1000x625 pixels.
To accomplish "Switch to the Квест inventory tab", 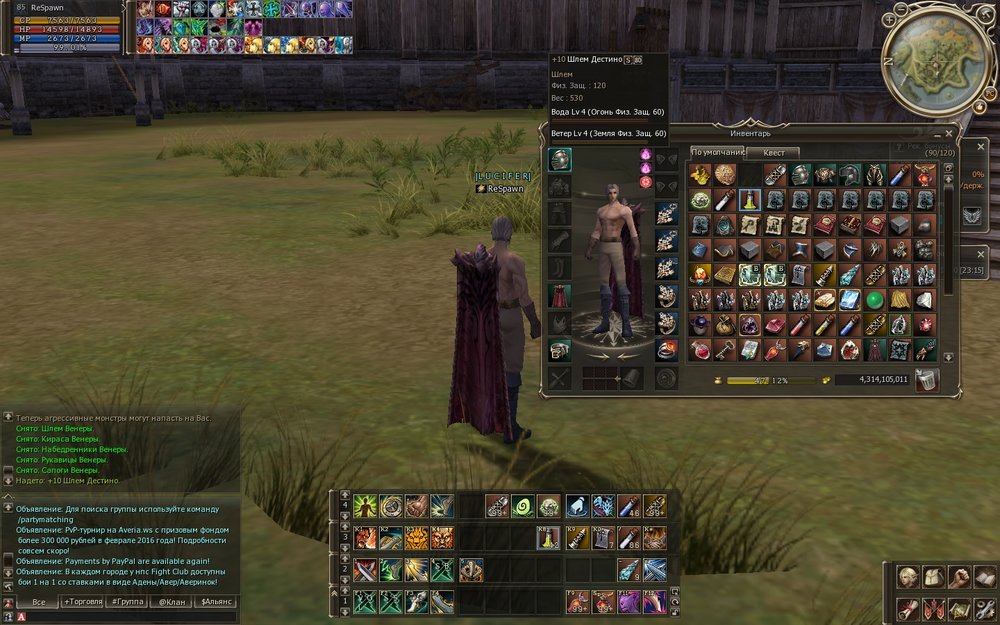I will pyautogui.click(x=774, y=152).
